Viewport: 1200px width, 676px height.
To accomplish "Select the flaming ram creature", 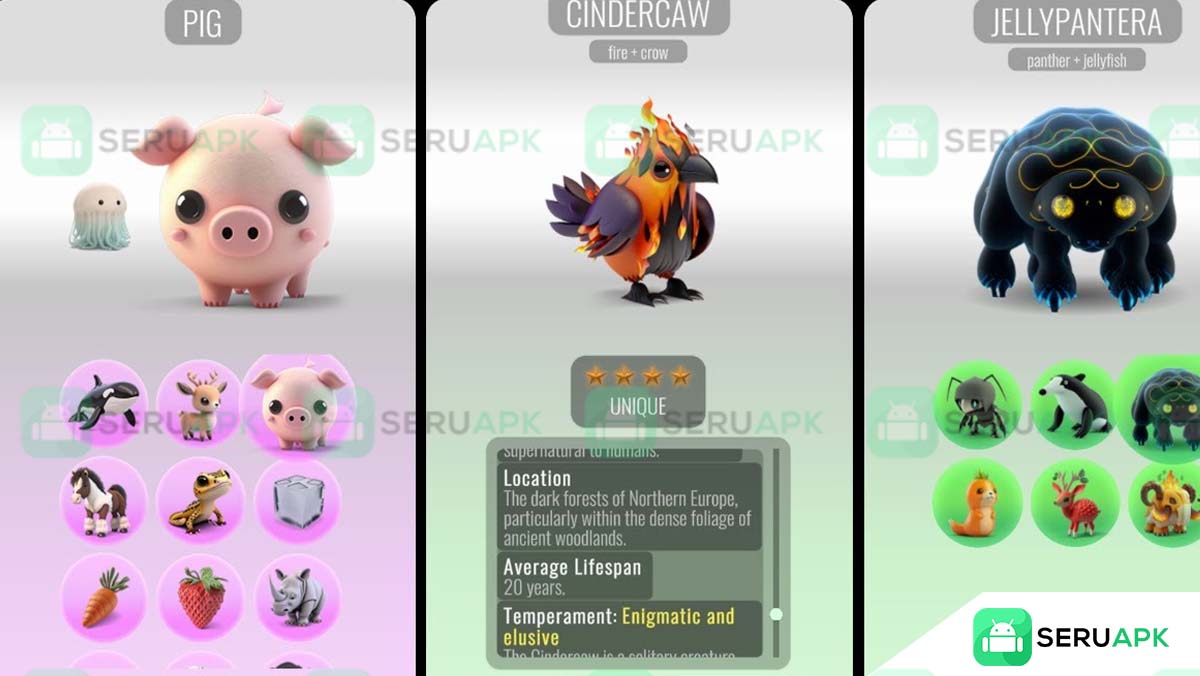I will tap(1167, 503).
